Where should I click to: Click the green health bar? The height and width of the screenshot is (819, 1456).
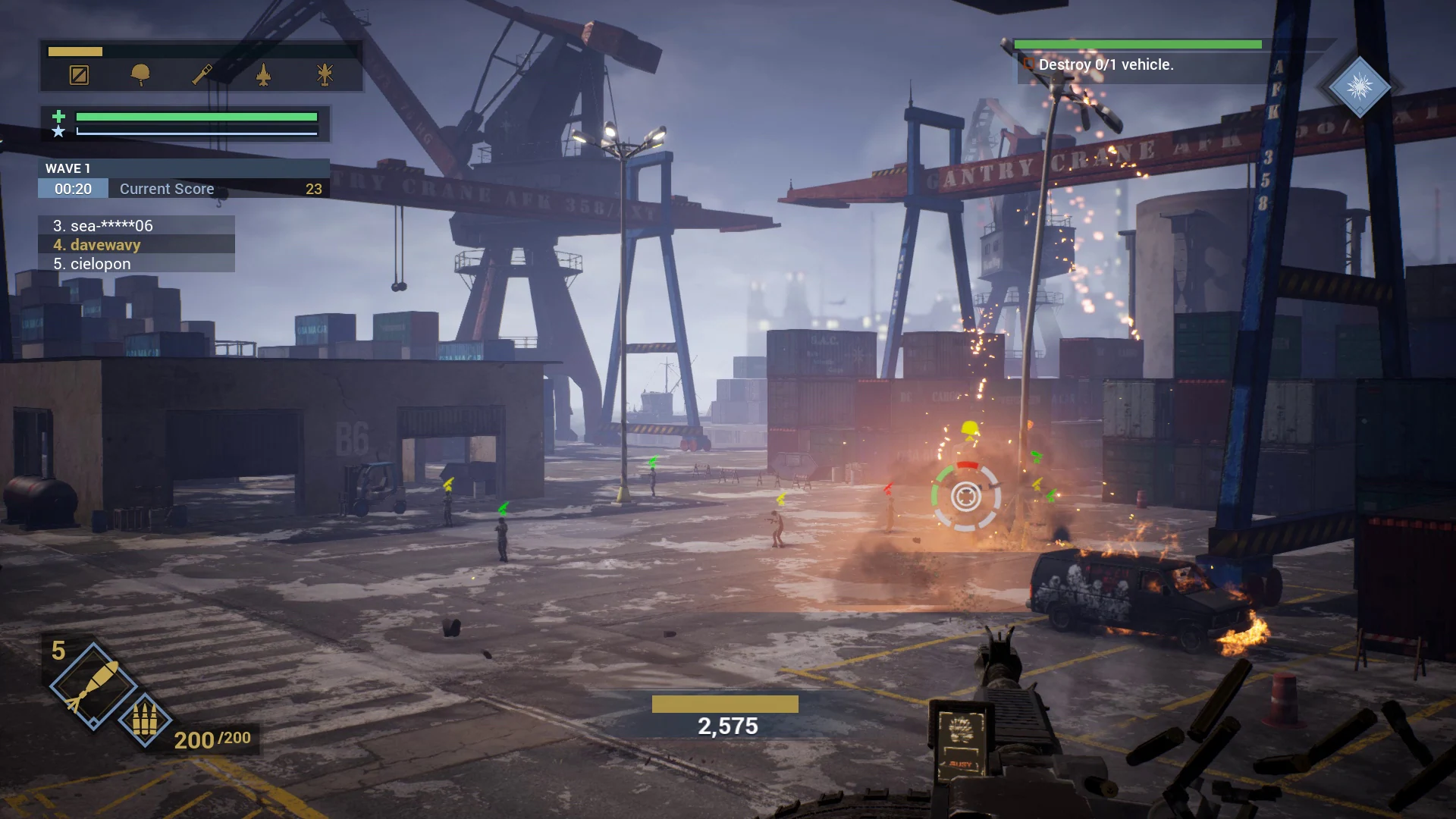click(197, 117)
